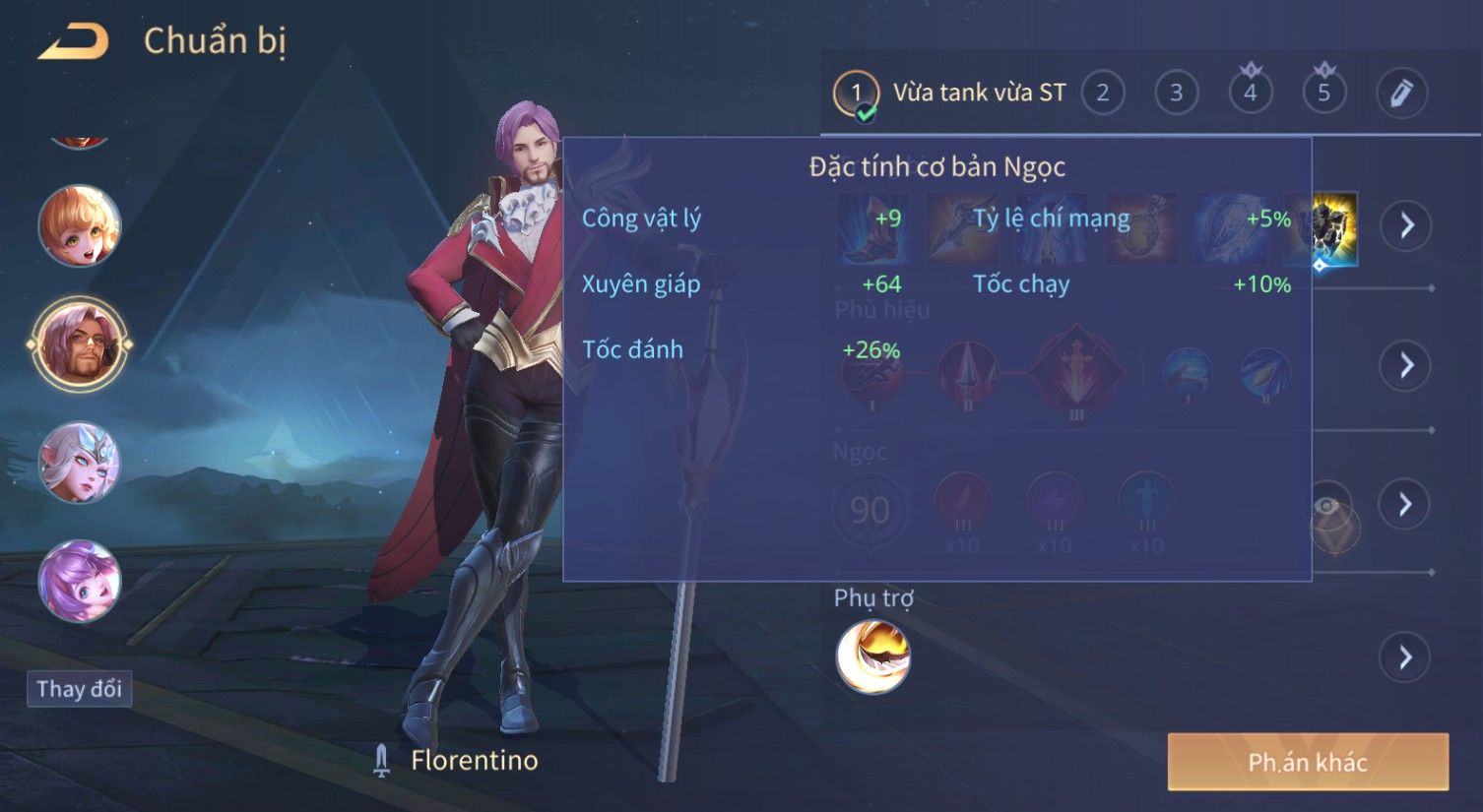Toggle the eye icon in the Ngọc row
The height and width of the screenshot is (812, 1483).
[1328, 507]
